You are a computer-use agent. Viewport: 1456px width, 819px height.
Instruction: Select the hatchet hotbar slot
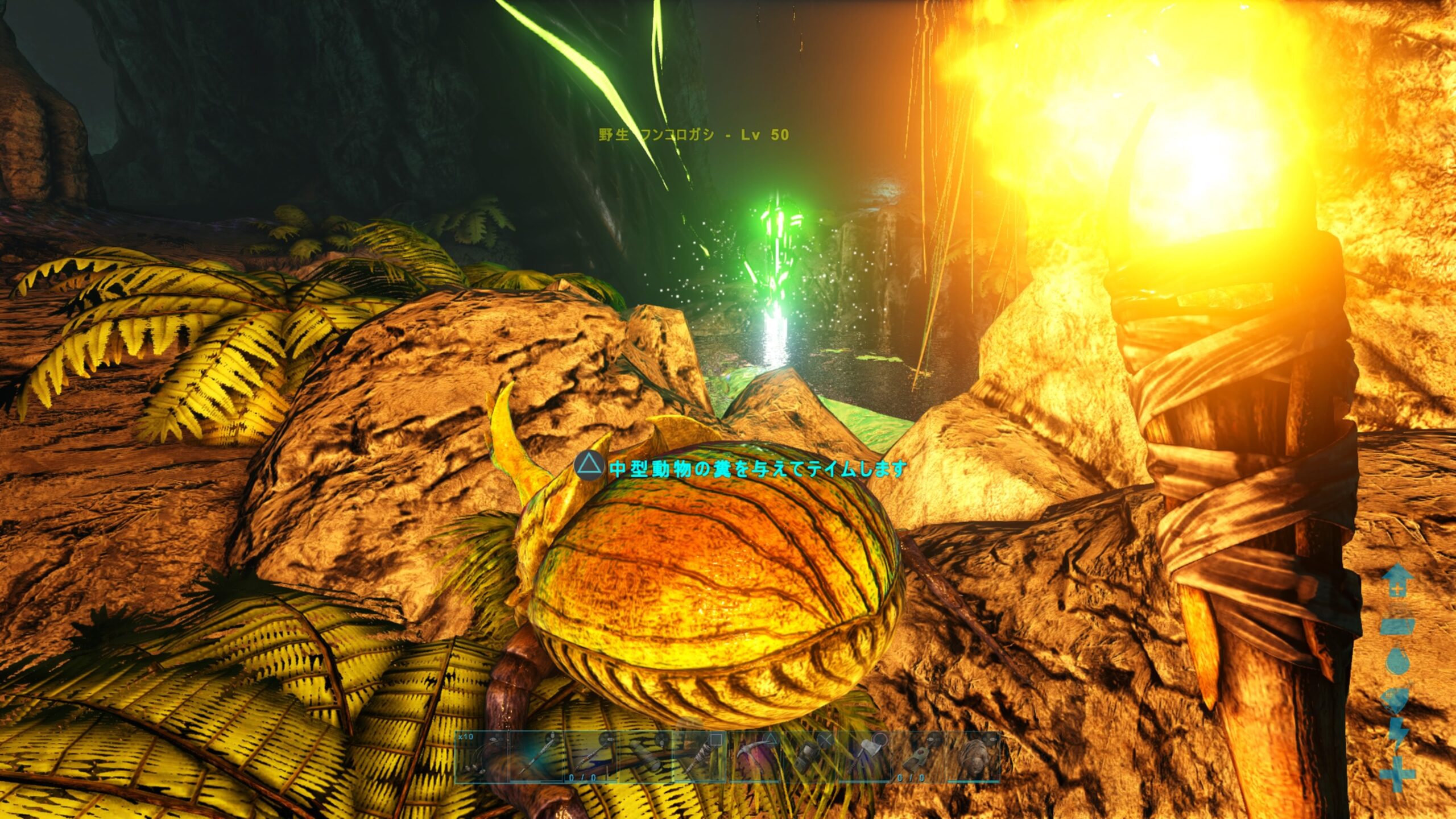[864, 757]
